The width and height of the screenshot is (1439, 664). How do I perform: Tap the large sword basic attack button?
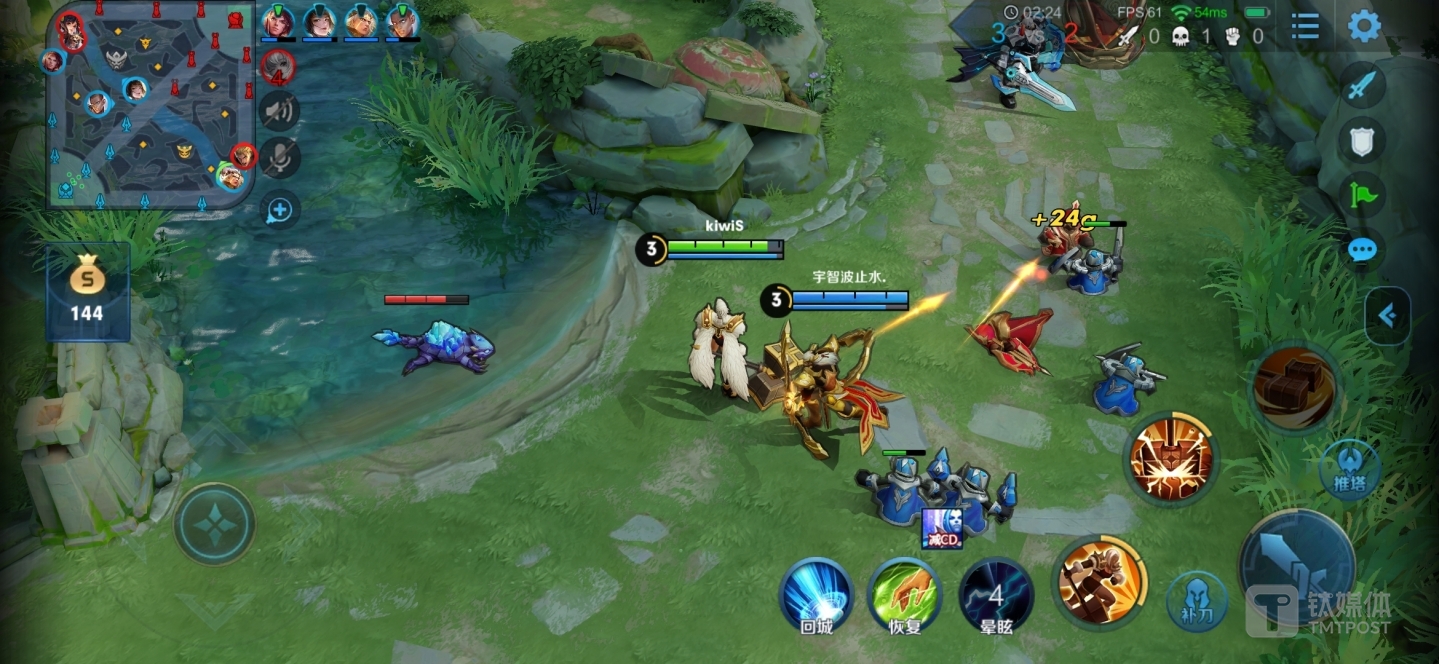pyautogui.click(x=1297, y=567)
